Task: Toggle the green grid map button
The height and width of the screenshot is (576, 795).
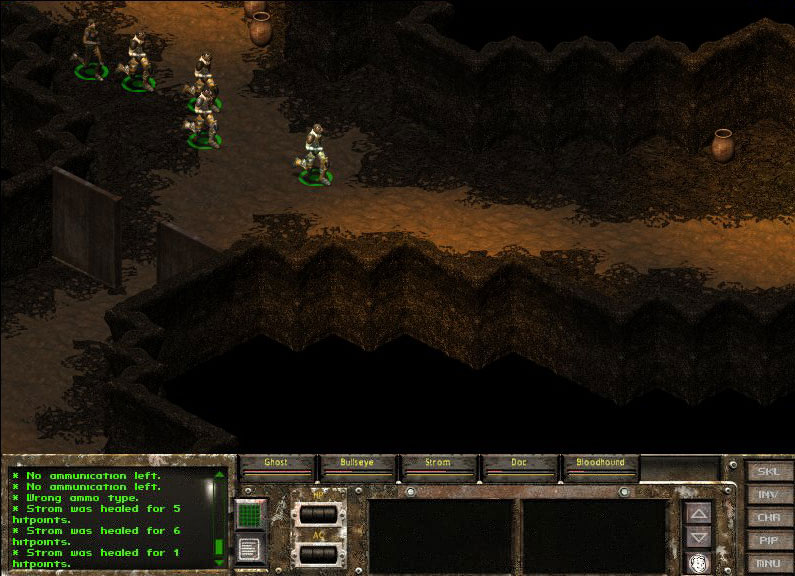Action: (250, 516)
